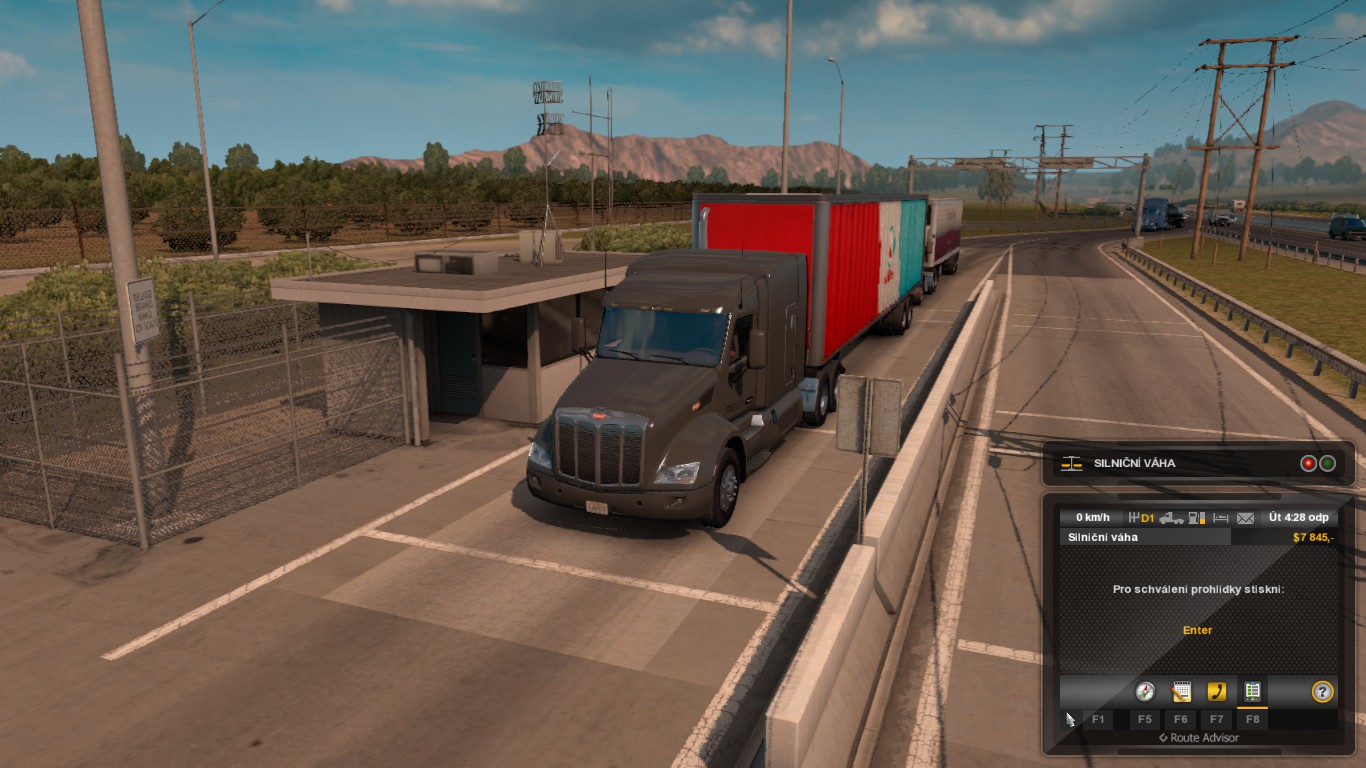Show the job diary notepad
The image size is (1366, 768).
click(1181, 691)
